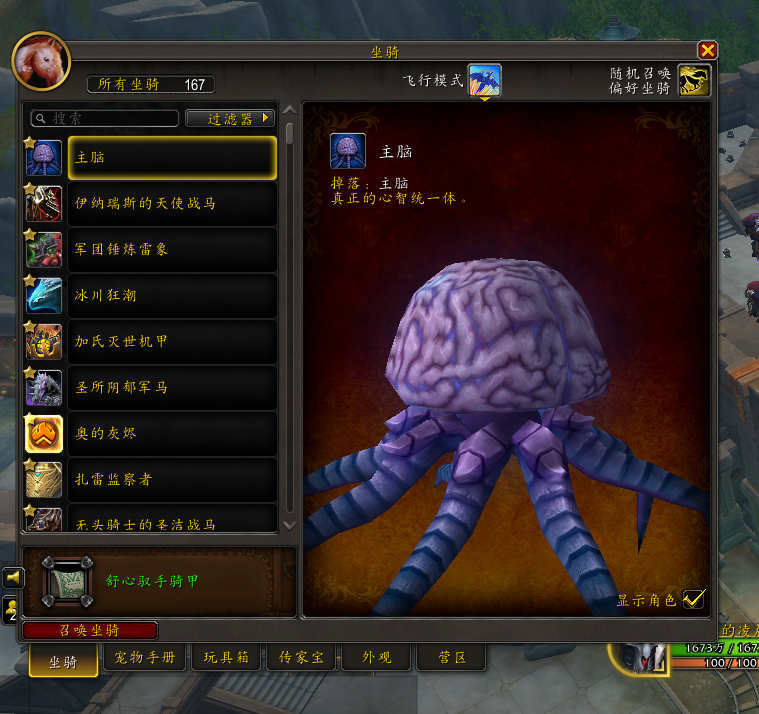Open the 过滤器 filter dropdown
This screenshot has height=714, width=759.
pyautogui.click(x=230, y=118)
